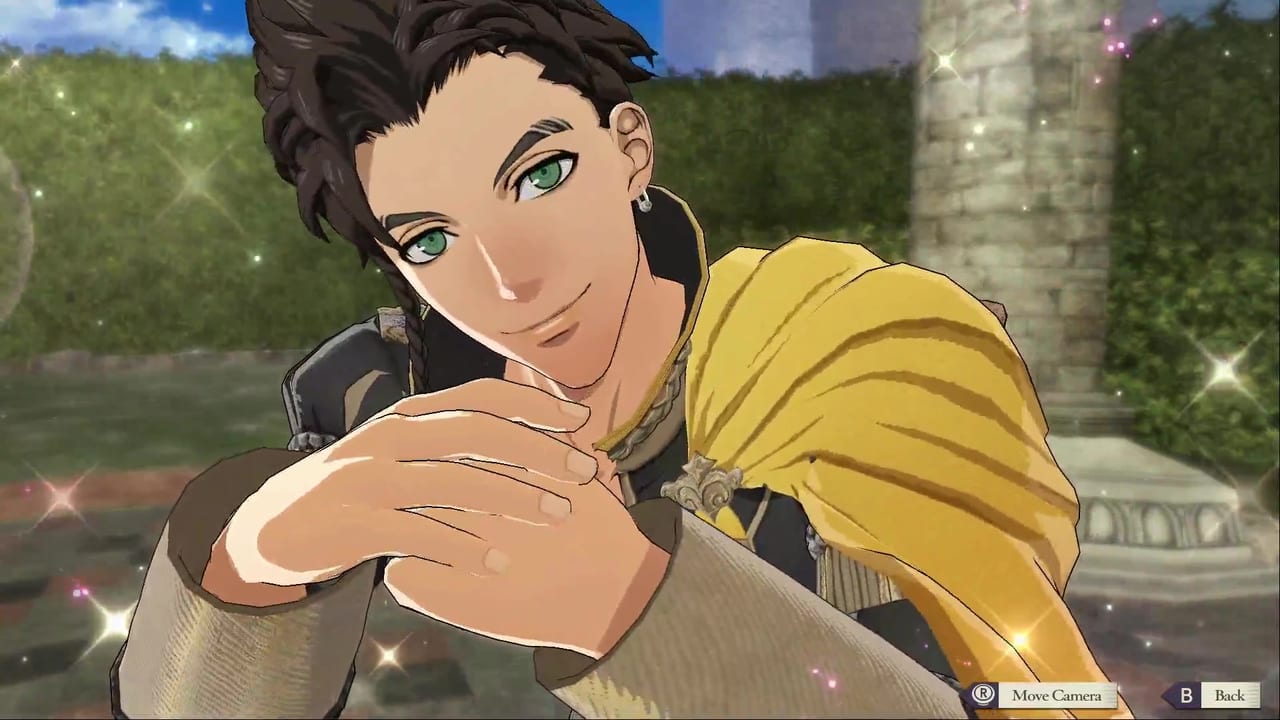The width and height of the screenshot is (1280, 720).
Task: Click the B button prompt icon
Action: pyautogui.click(x=1186, y=694)
